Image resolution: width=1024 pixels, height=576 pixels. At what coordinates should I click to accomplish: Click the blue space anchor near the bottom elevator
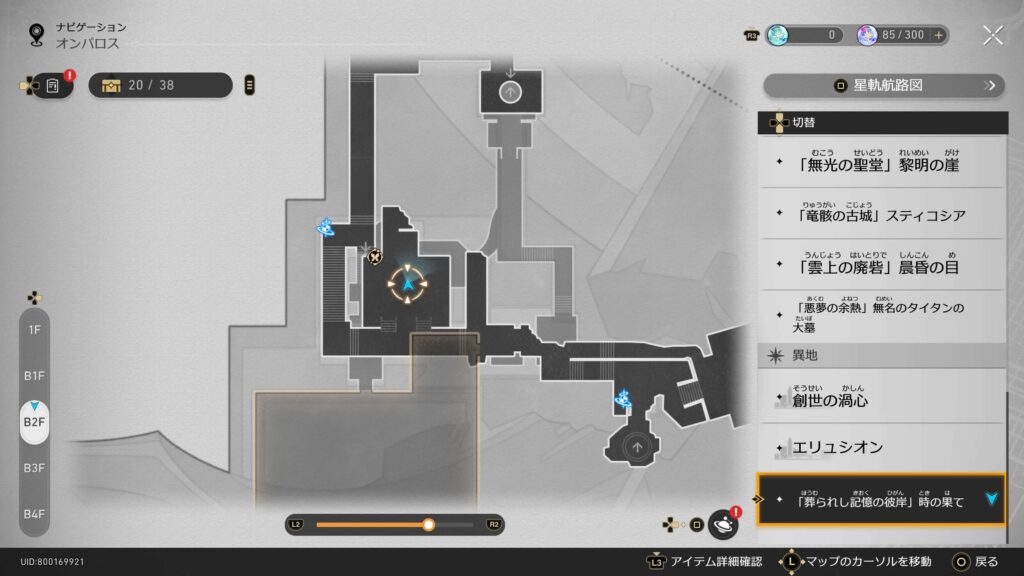623,399
